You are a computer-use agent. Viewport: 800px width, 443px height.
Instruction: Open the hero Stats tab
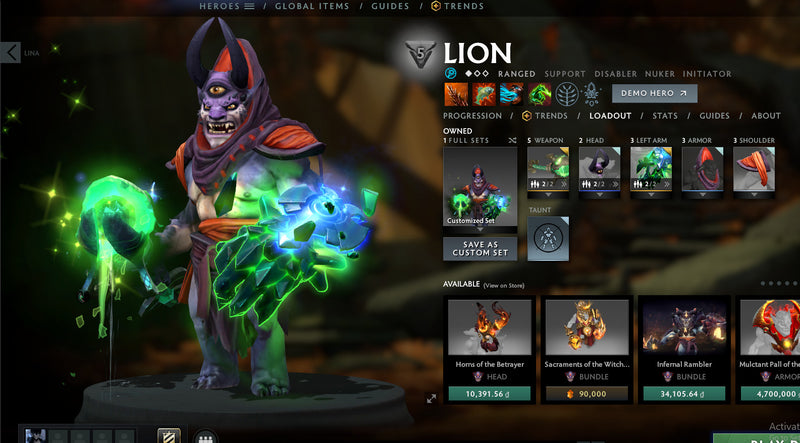coord(665,116)
